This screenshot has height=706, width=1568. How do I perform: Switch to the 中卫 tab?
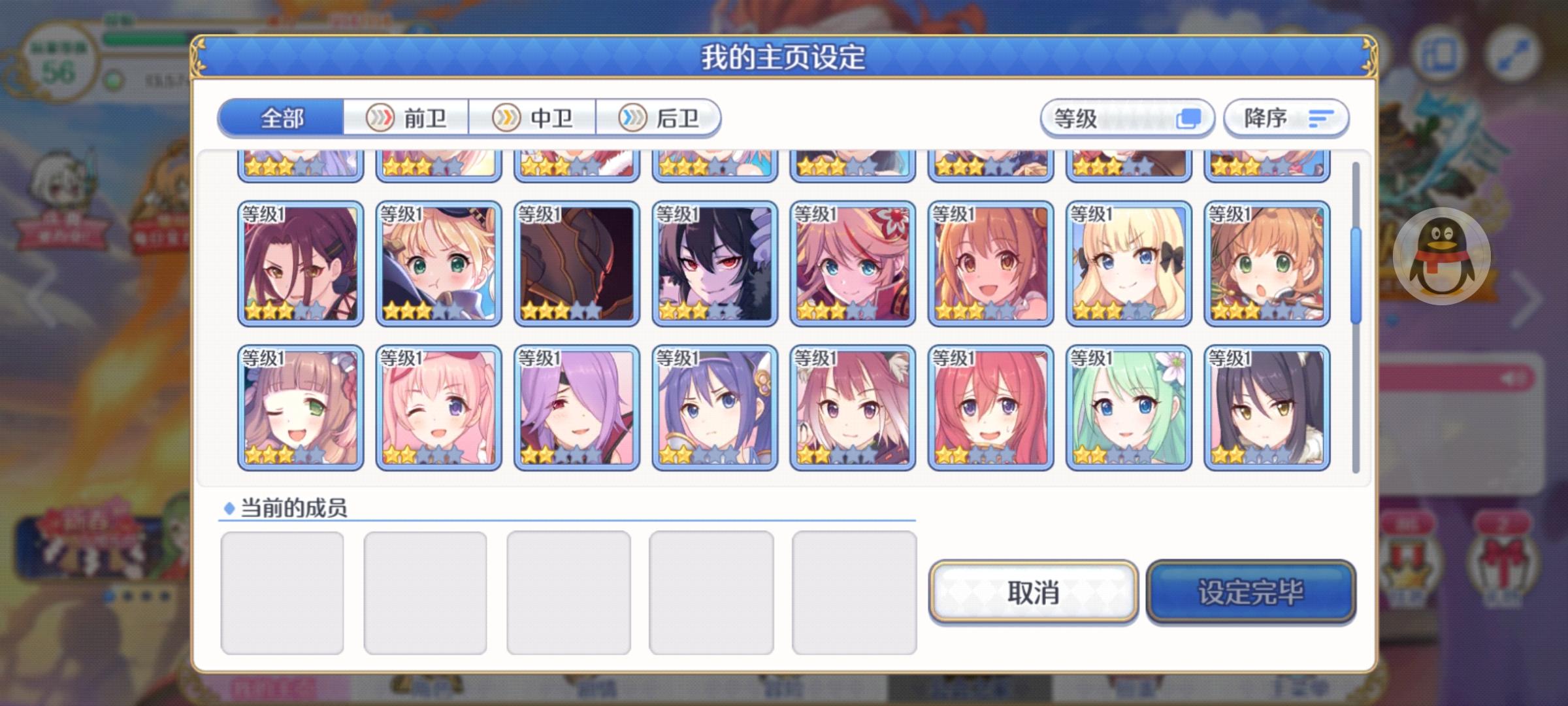[x=544, y=118]
